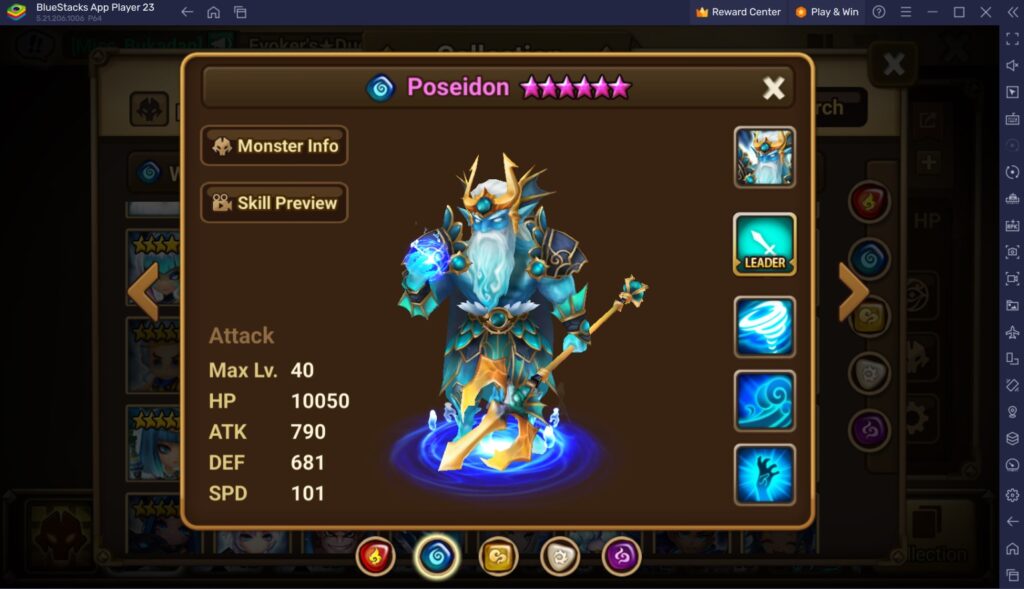Screen dimensions: 1024x589
Task: Show the Leader skill details
Action: [764, 244]
